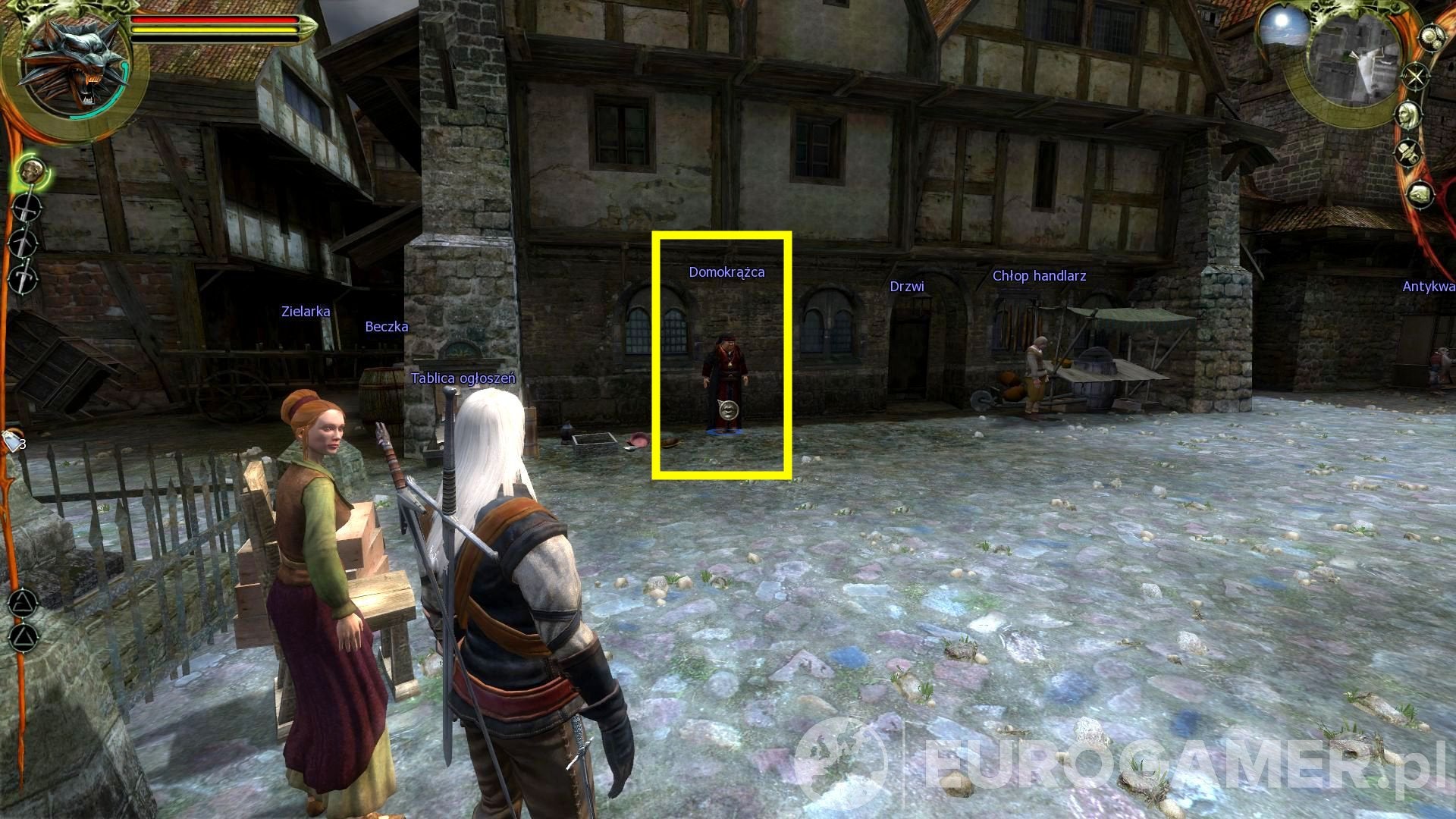Open the Drzwi door

click(910, 349)
